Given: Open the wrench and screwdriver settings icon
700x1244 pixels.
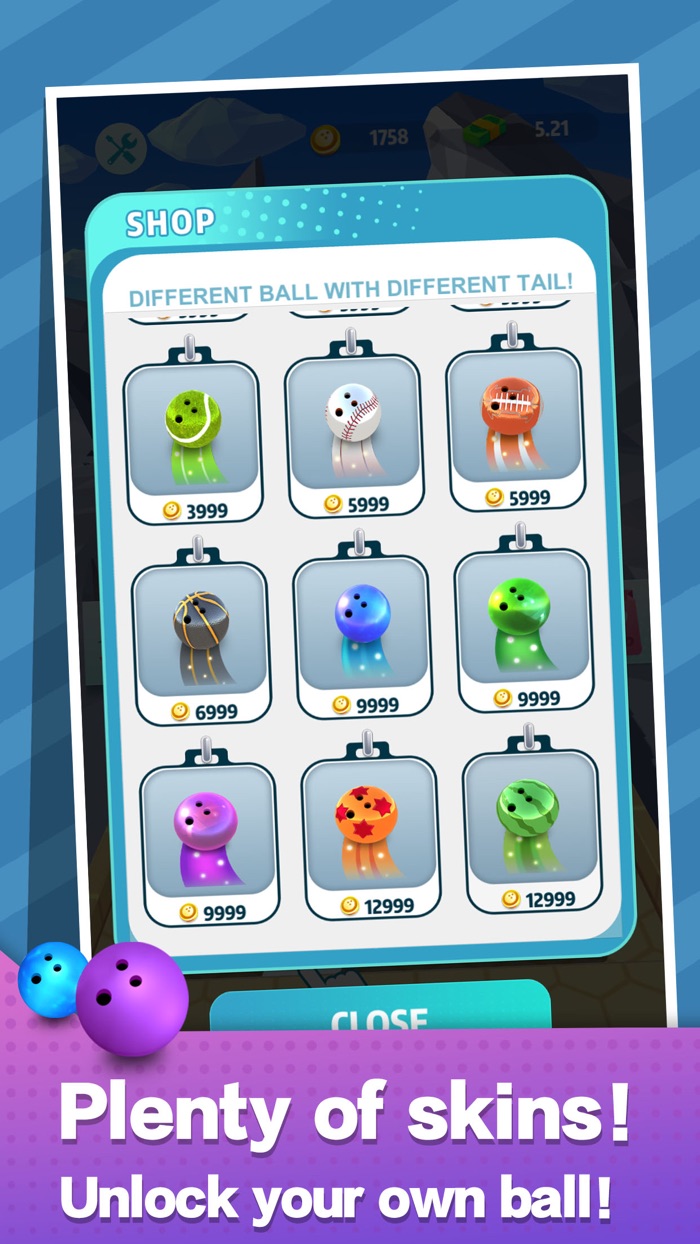Looking at the screenshot, I should pos(120,149).
